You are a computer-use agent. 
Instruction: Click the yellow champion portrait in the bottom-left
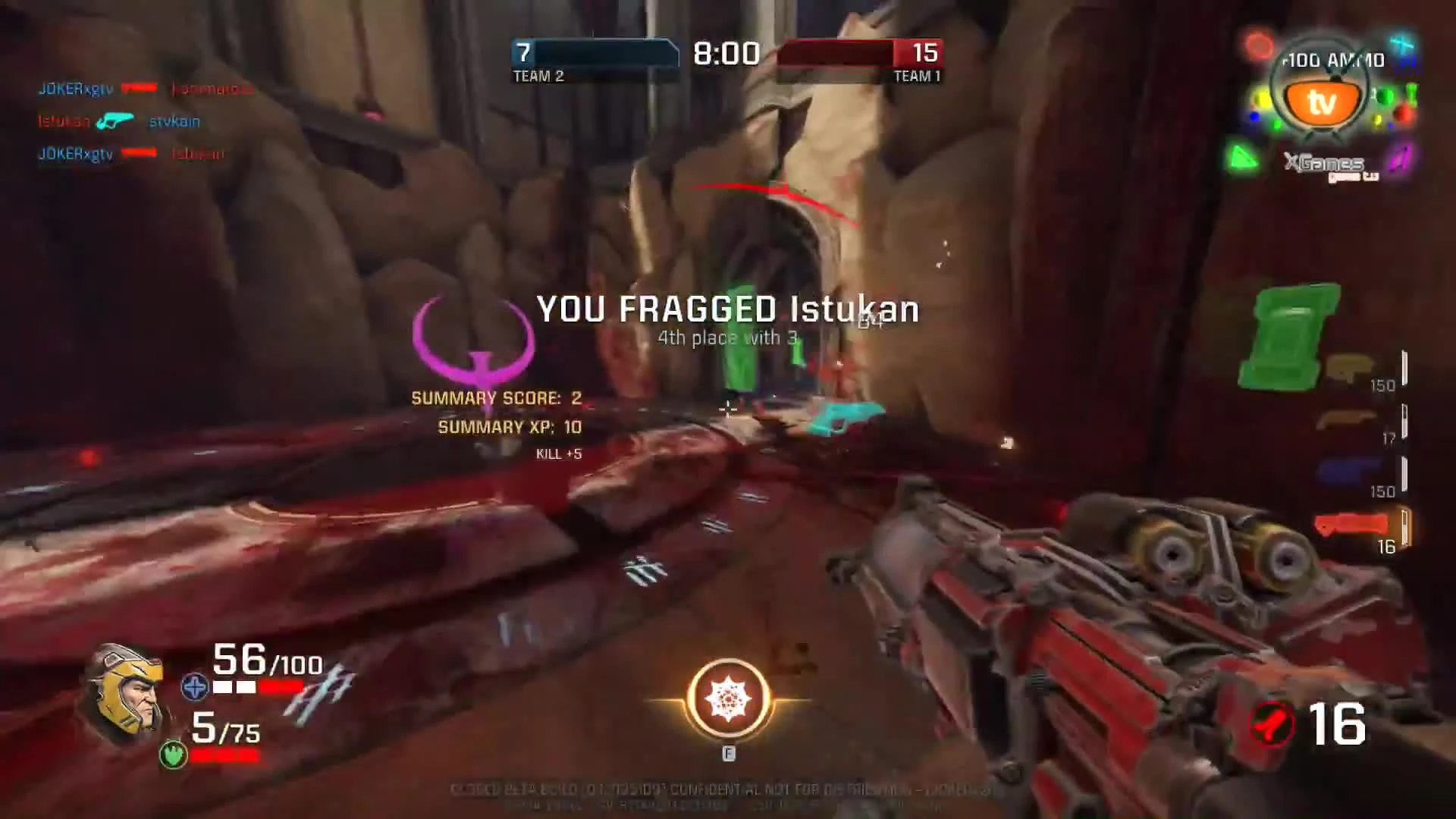(127, 694)
